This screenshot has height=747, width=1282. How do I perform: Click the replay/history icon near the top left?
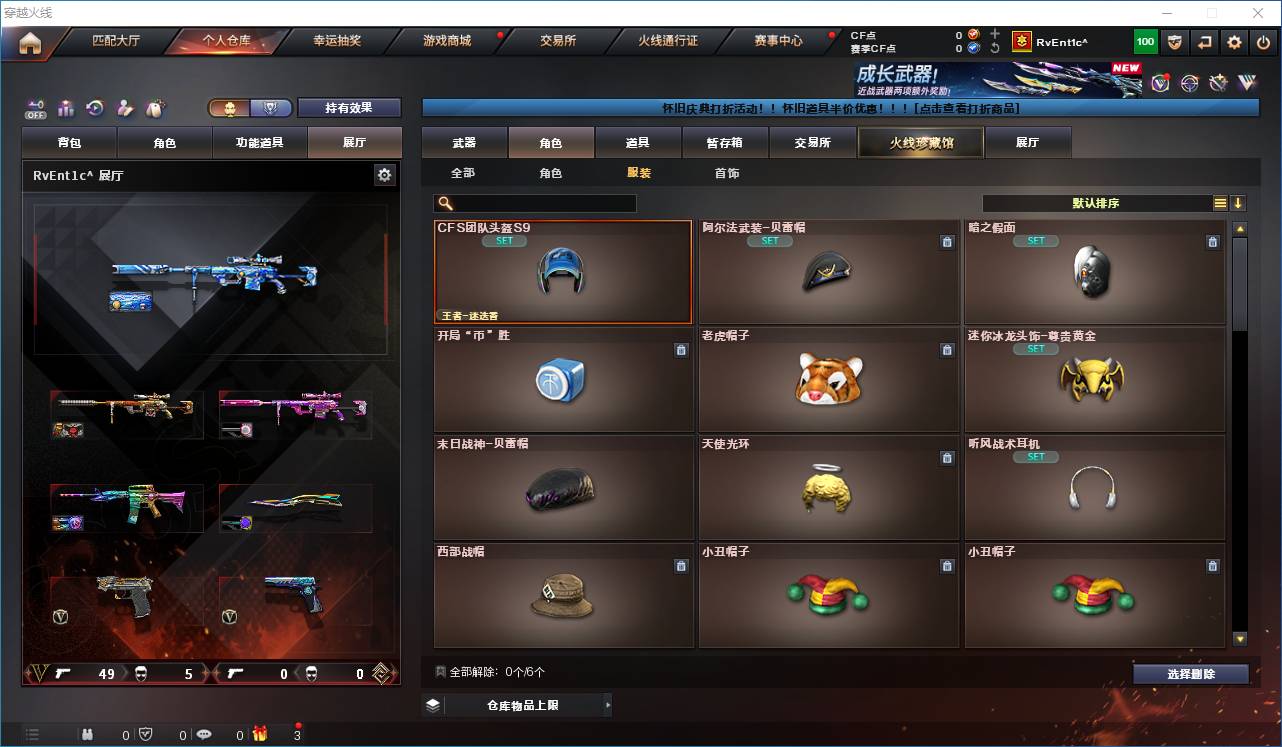pyautogui.click(x=95, y=108)
